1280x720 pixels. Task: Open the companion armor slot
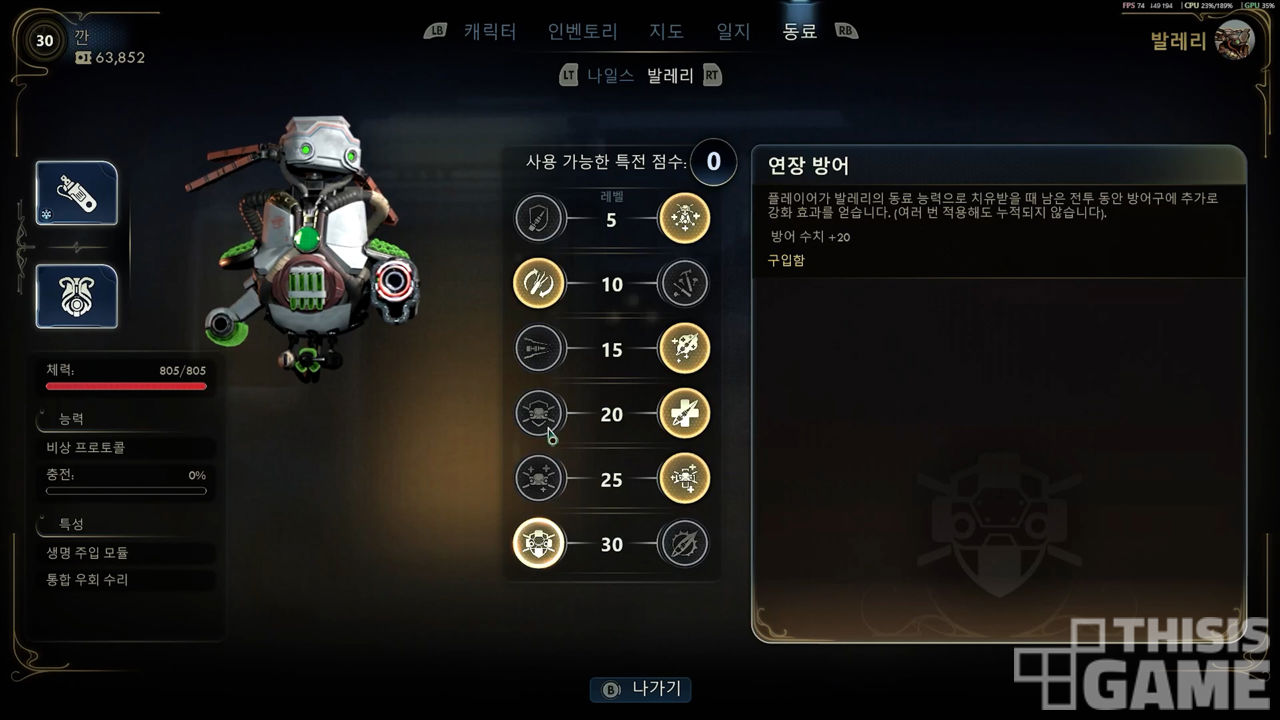pyautogui.click(x=77, y=296)
